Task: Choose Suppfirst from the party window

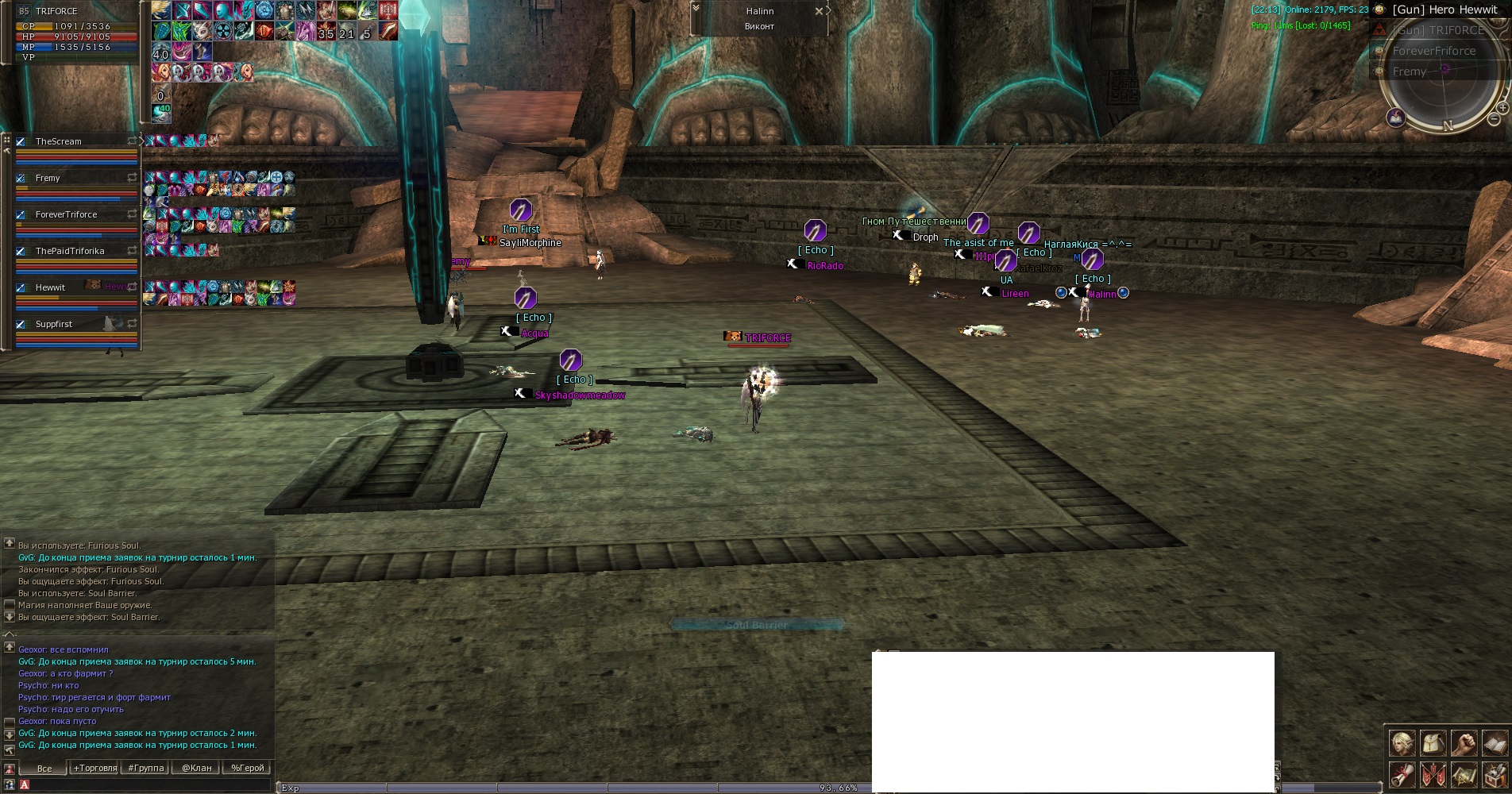Action: click(x=54, y=325)
